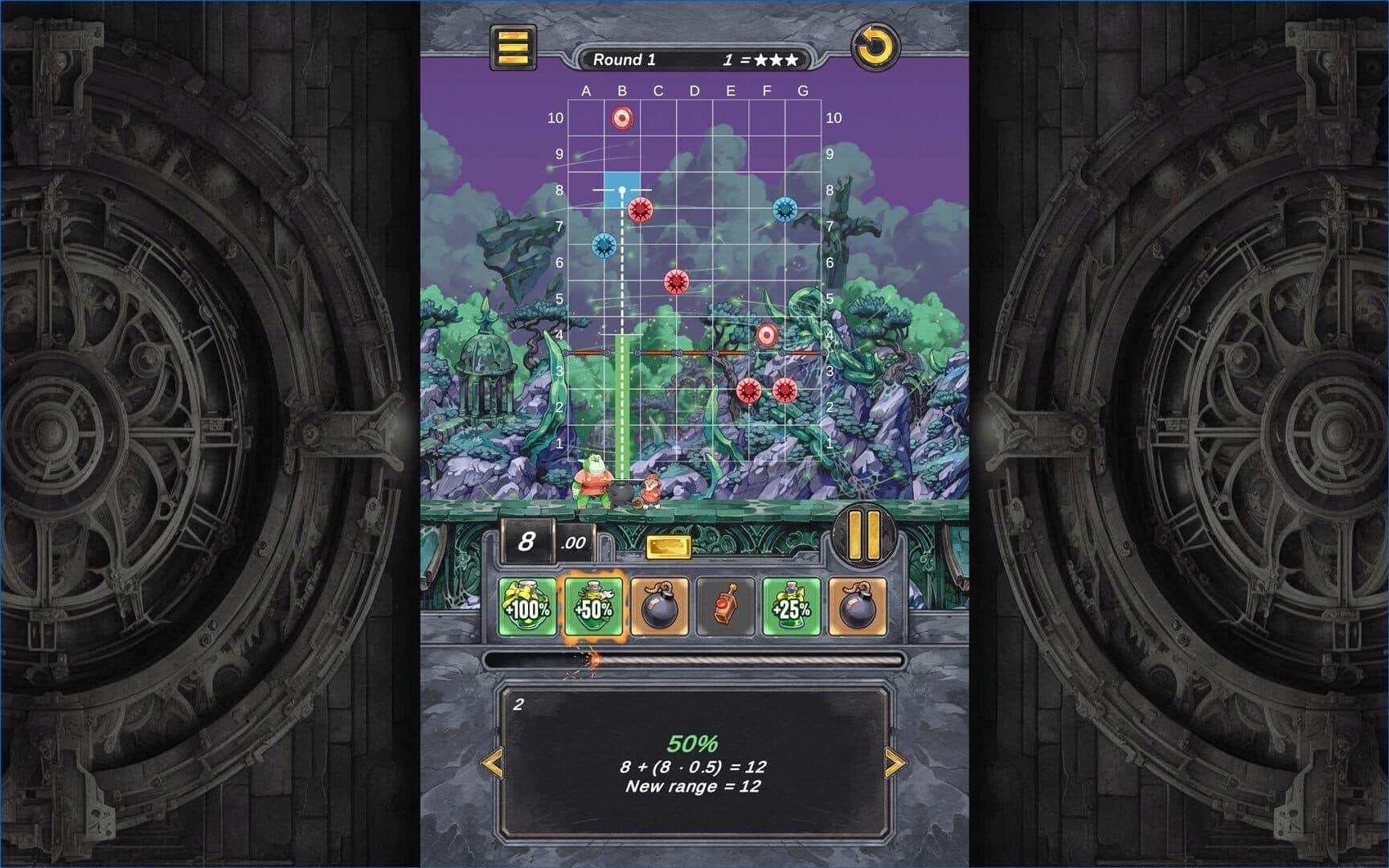Image resolution: width=1389 pixels, height=868 pixels.
Task: Restart the round with the circular arrow
Action: (875, 47)
